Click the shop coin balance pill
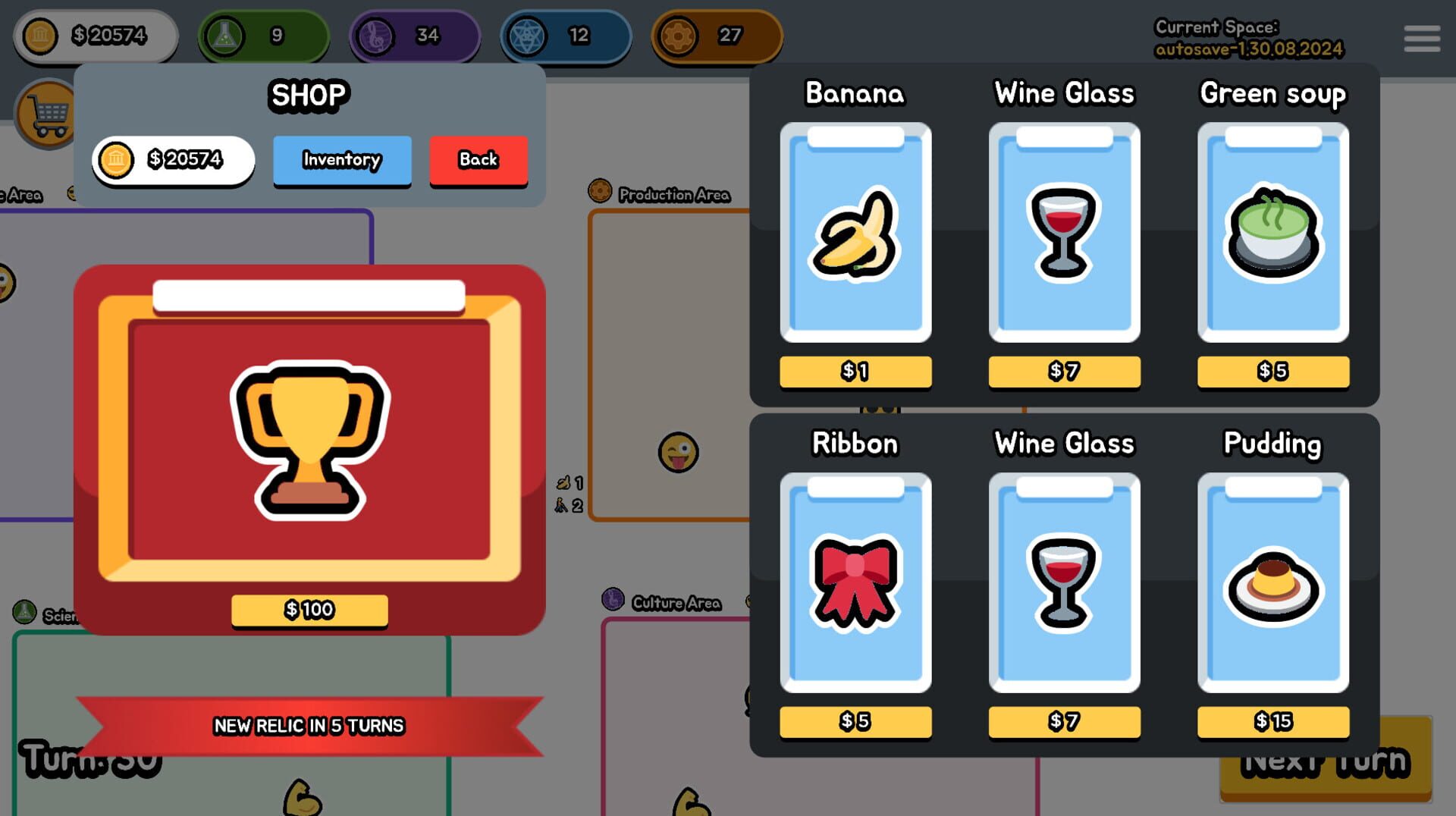The image size is (1456, 816). pyautogui.click(x=173, y=160)
